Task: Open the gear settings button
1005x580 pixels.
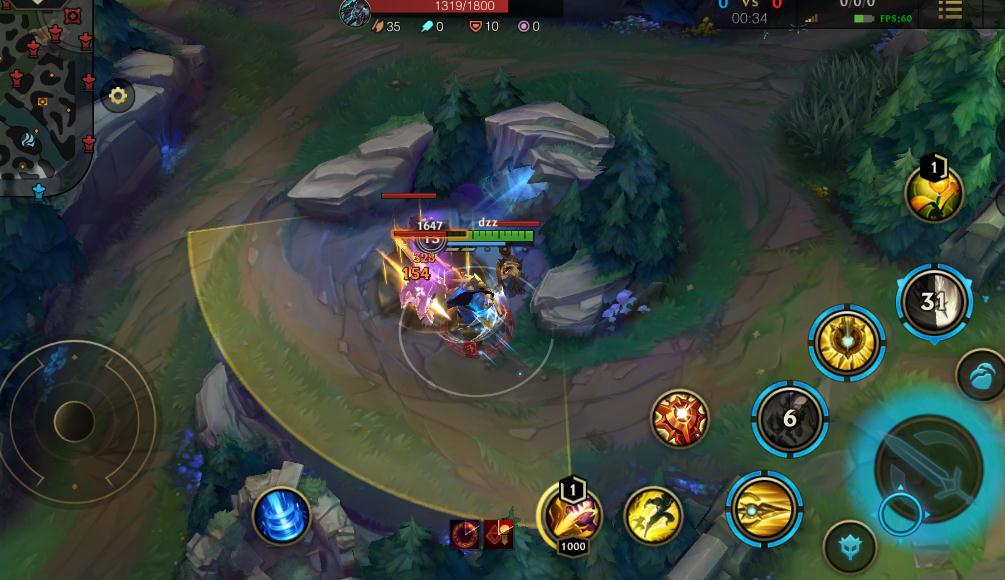Action: pyautogui.click(x=118, y=96)
